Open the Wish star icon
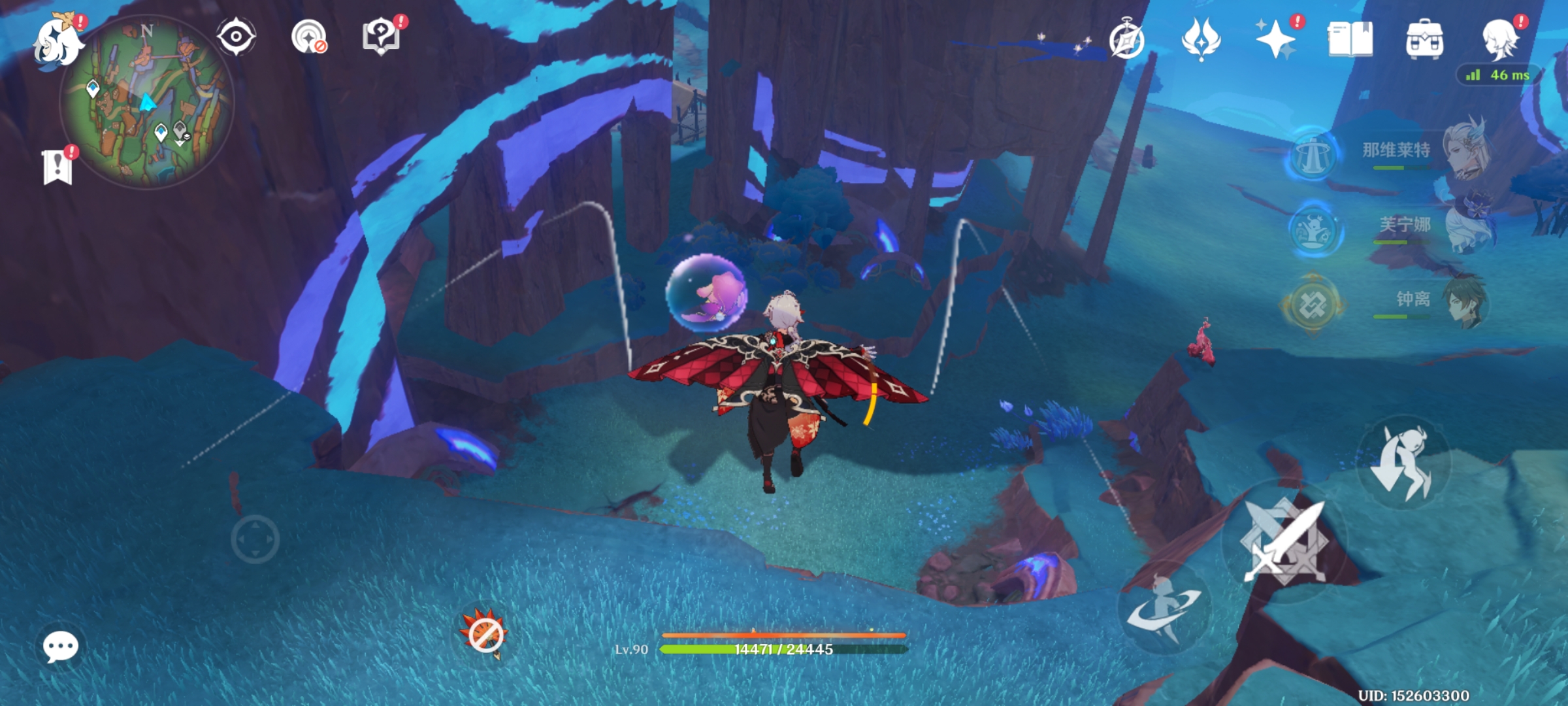The width and height of the screenshot is (1568, 706). (x=1275, y=39)
